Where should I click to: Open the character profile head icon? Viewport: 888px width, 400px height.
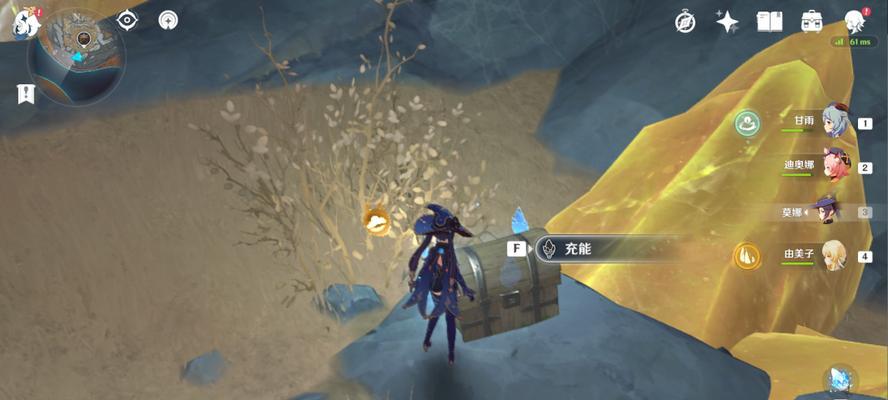[854, 22]
